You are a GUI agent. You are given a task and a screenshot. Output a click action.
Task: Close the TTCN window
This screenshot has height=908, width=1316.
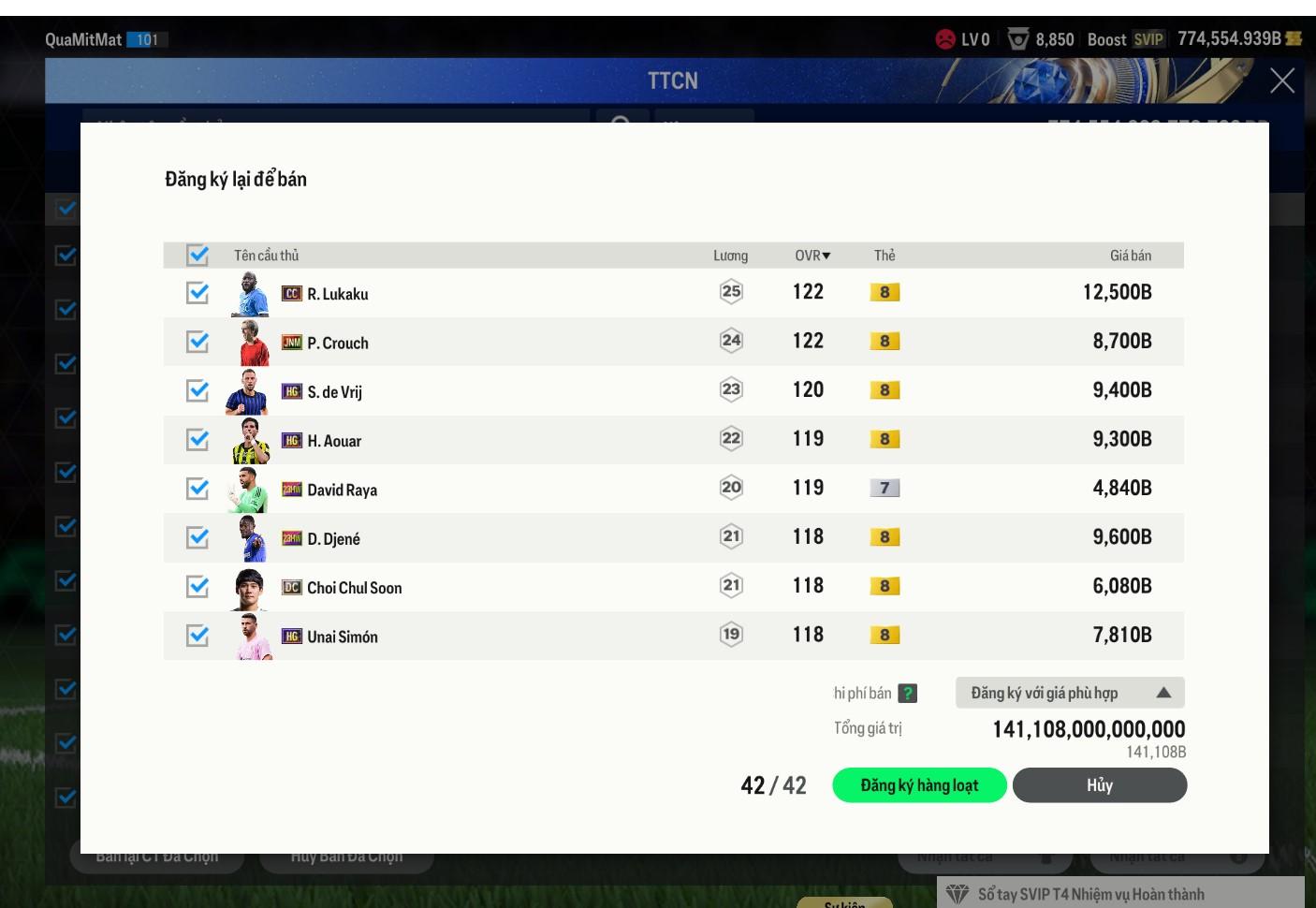click(x=1281, y=81)
